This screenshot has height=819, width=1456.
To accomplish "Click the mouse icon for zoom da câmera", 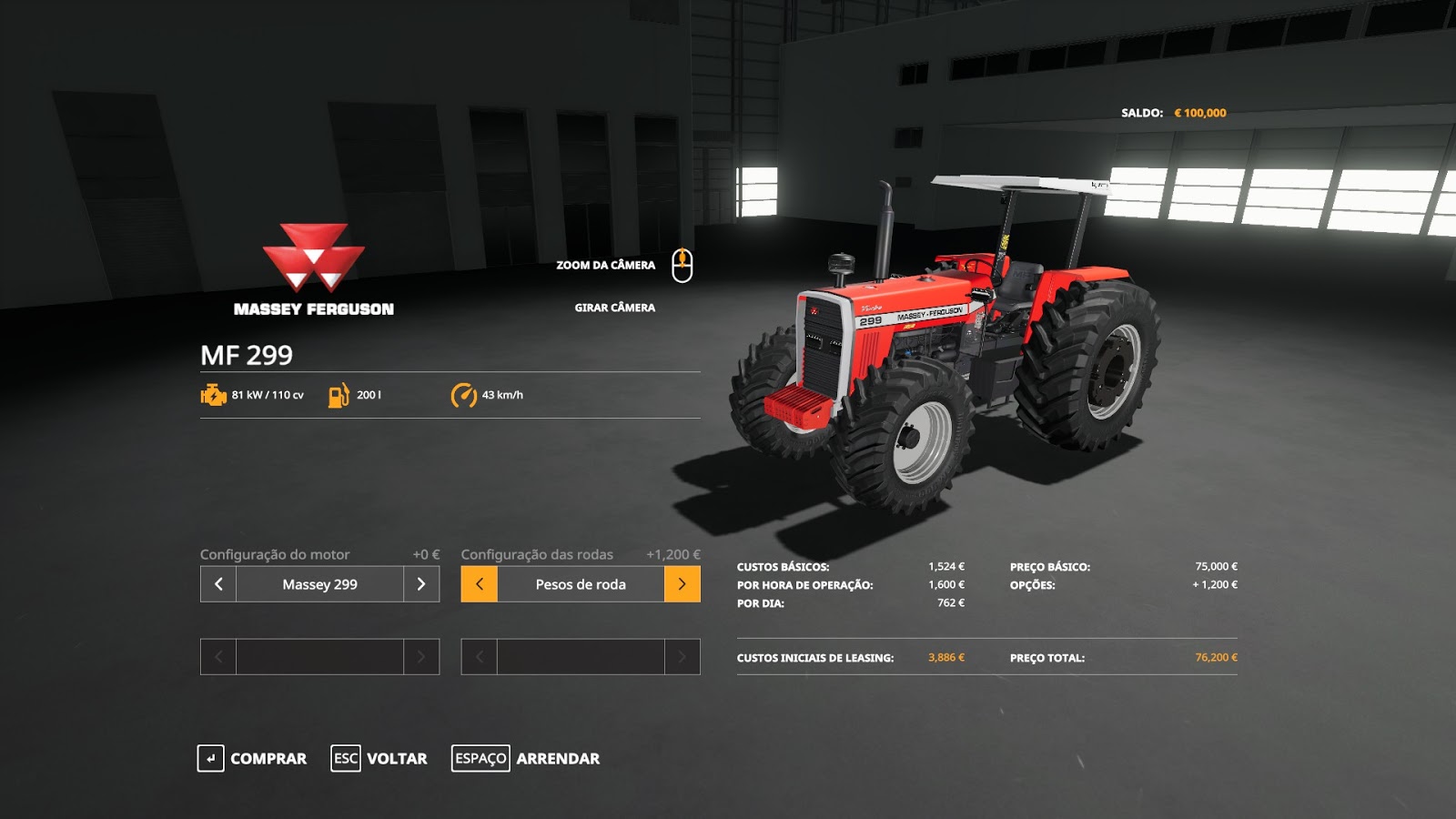I will coord(683,265).
